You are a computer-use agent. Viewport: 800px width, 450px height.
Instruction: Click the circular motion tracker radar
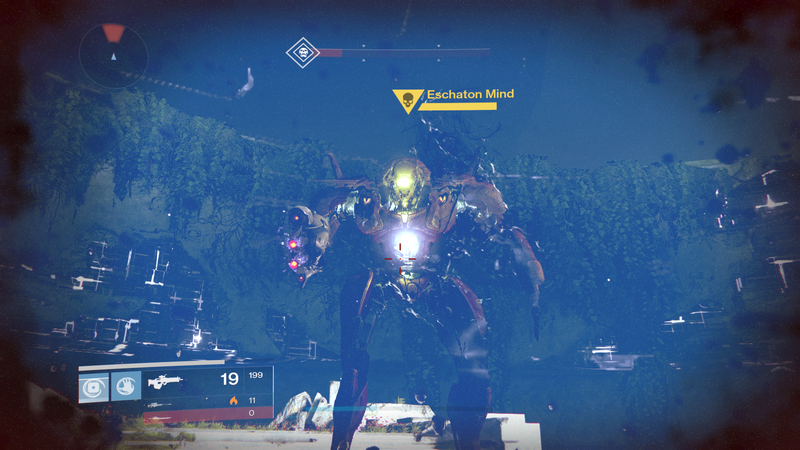[113, 53]
